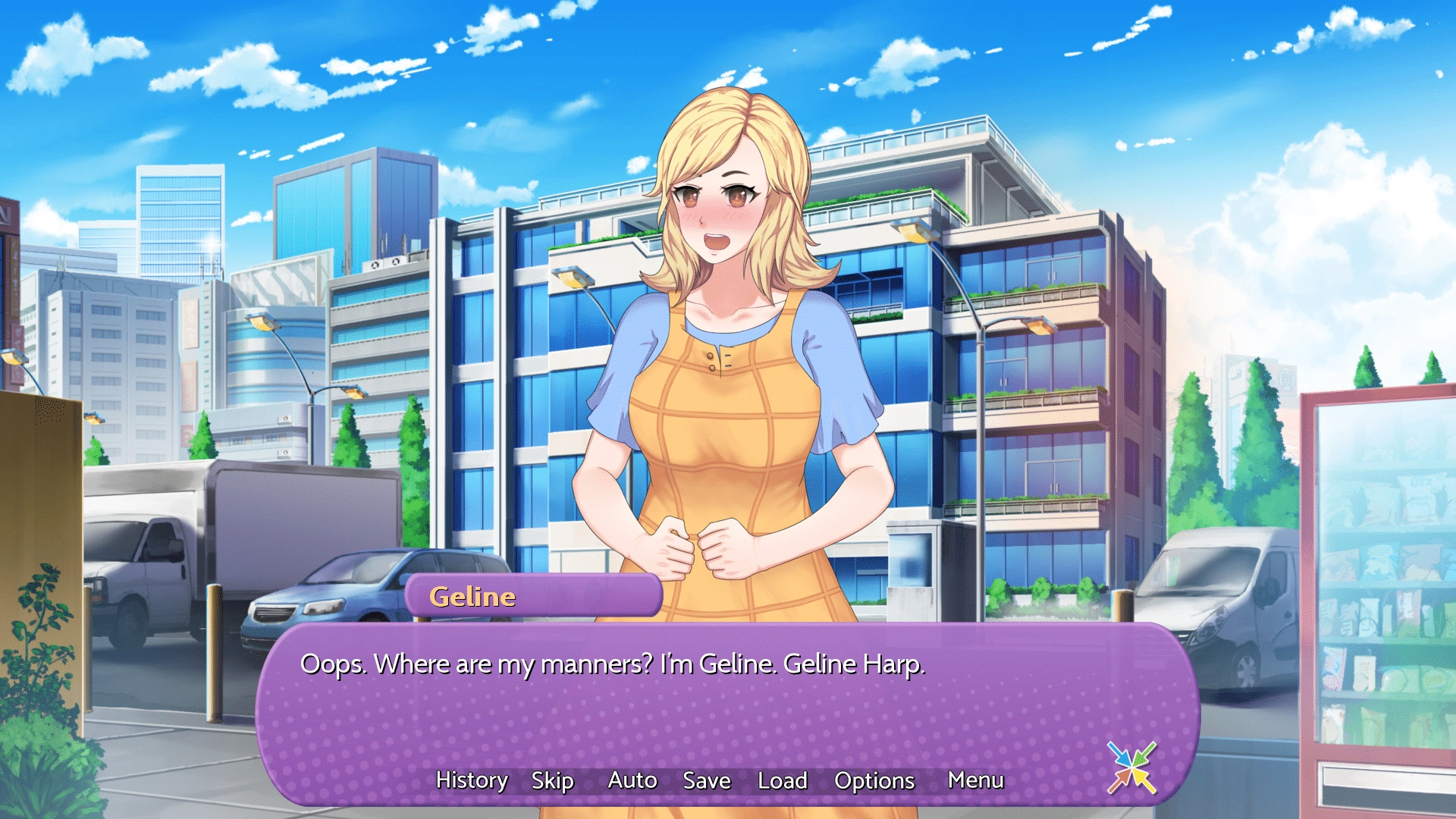
Task: Open the Save screen
Action: pos(707,780)
